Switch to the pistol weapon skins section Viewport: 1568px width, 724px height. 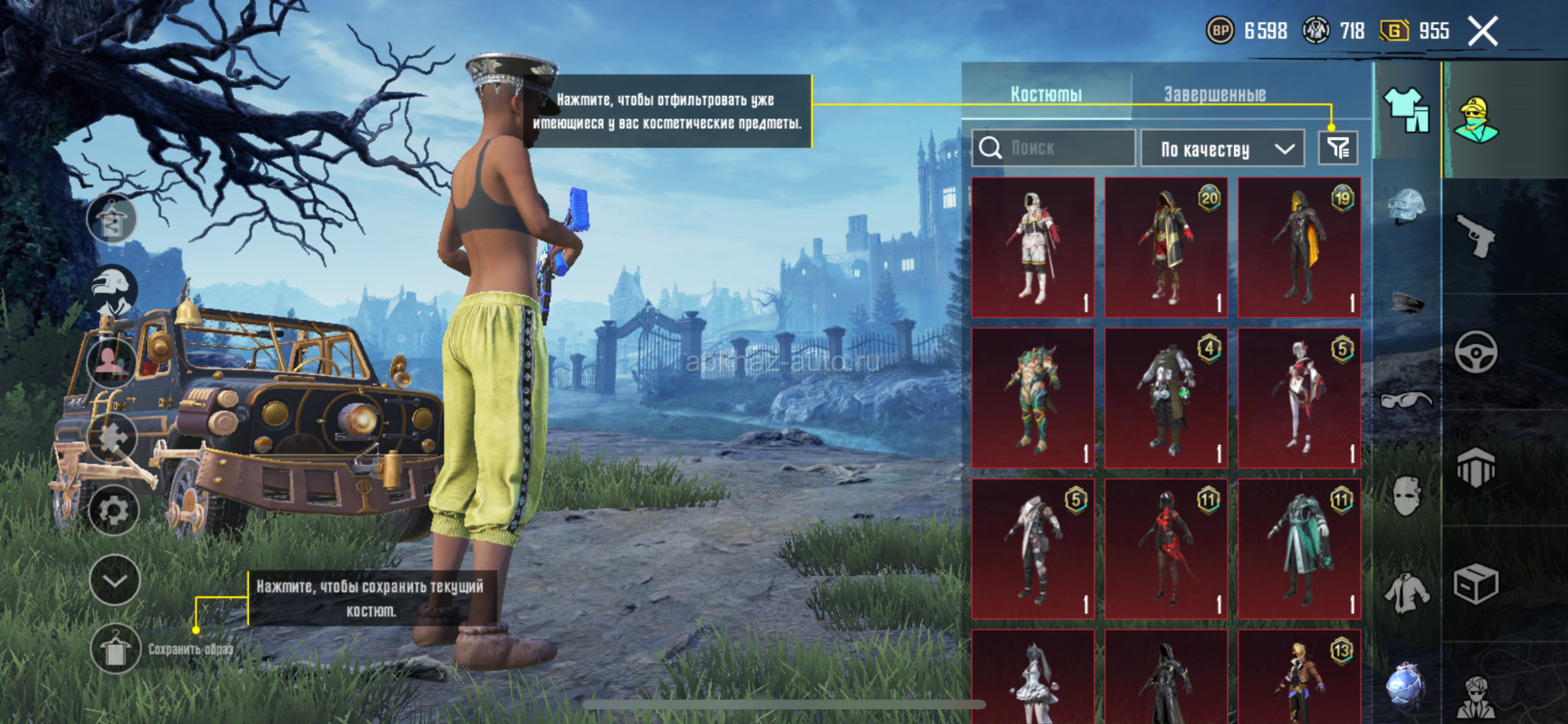click(1476, 237)
